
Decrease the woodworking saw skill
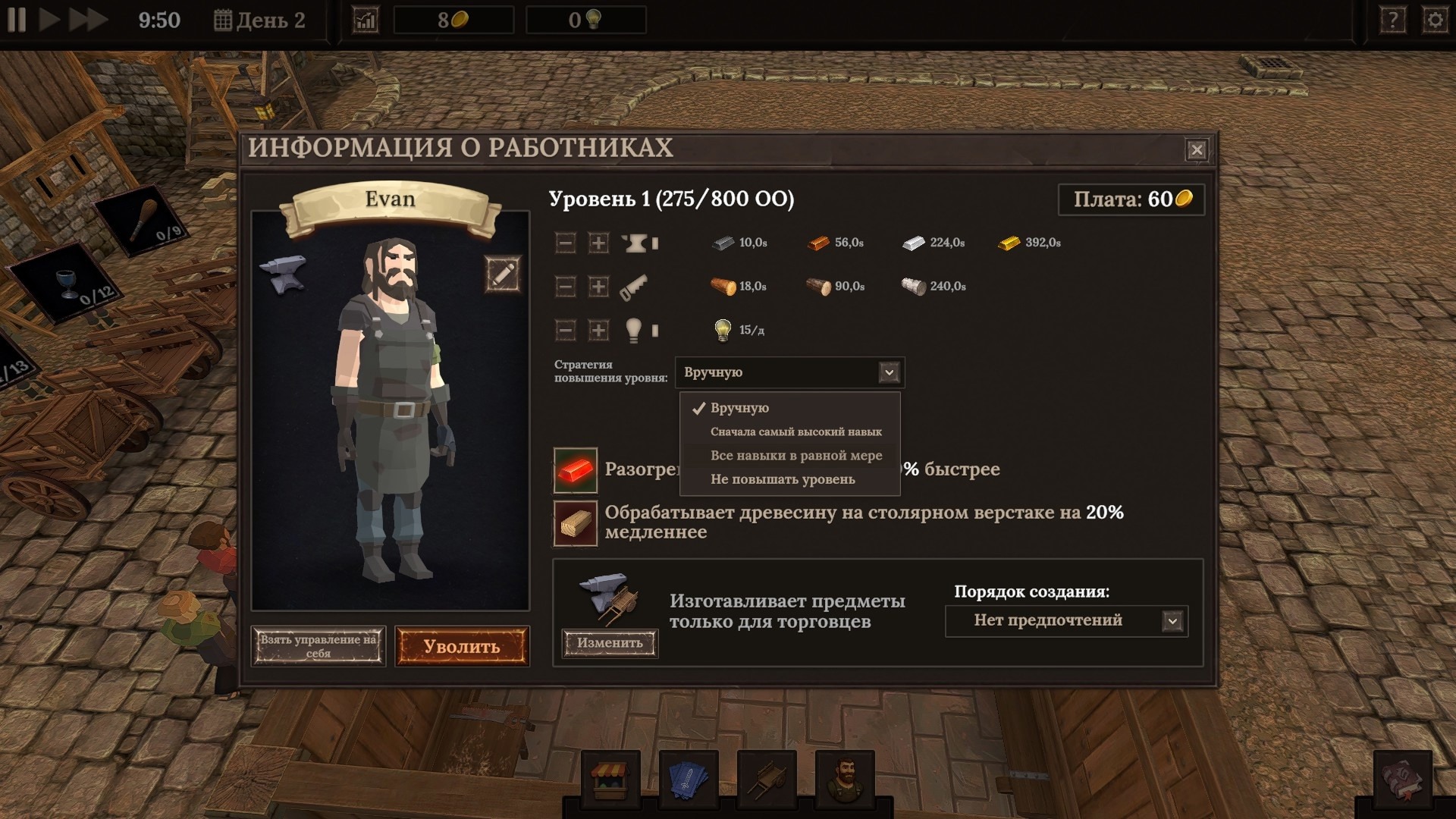pyautogui.click(x=565, y=287)
